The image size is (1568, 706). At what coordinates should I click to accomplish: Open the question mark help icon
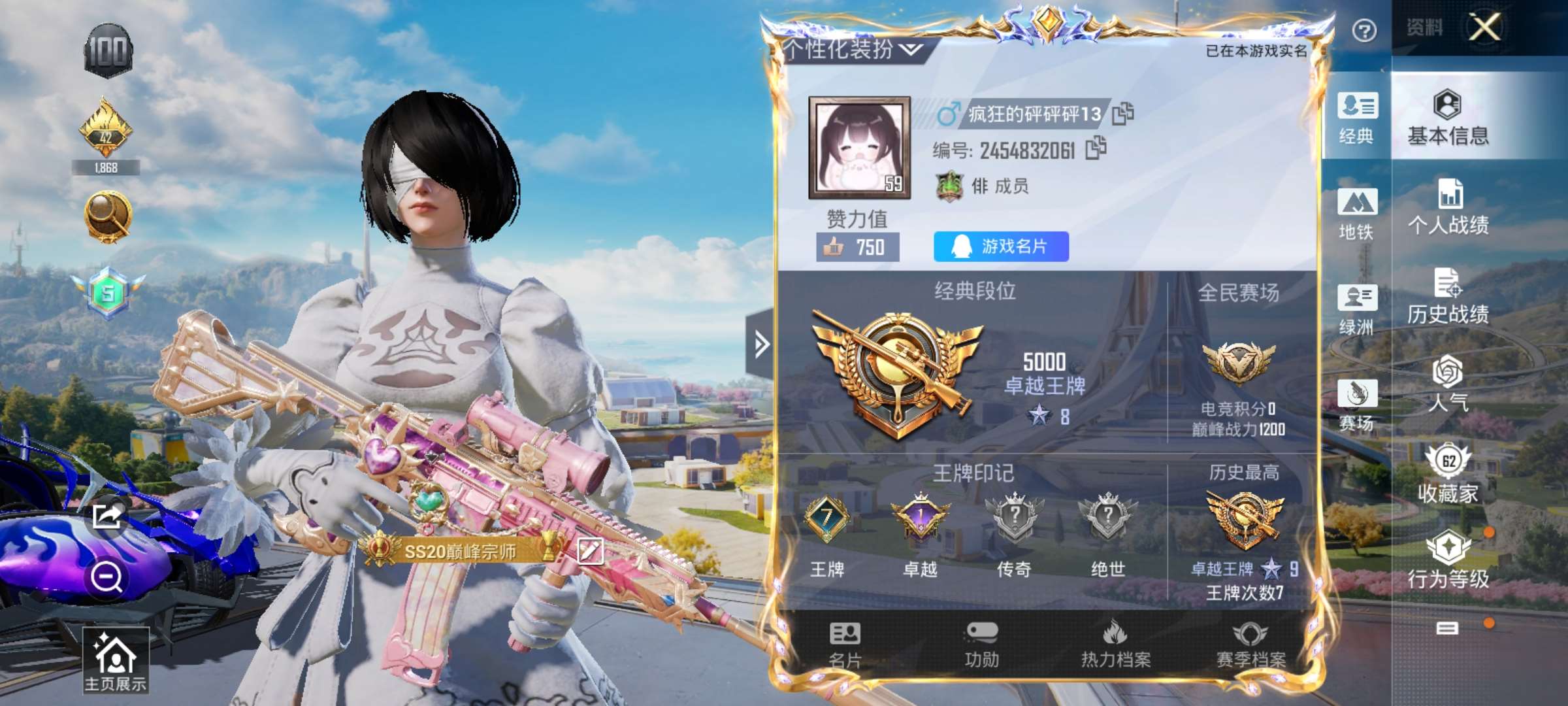(x=1364, y=30)
